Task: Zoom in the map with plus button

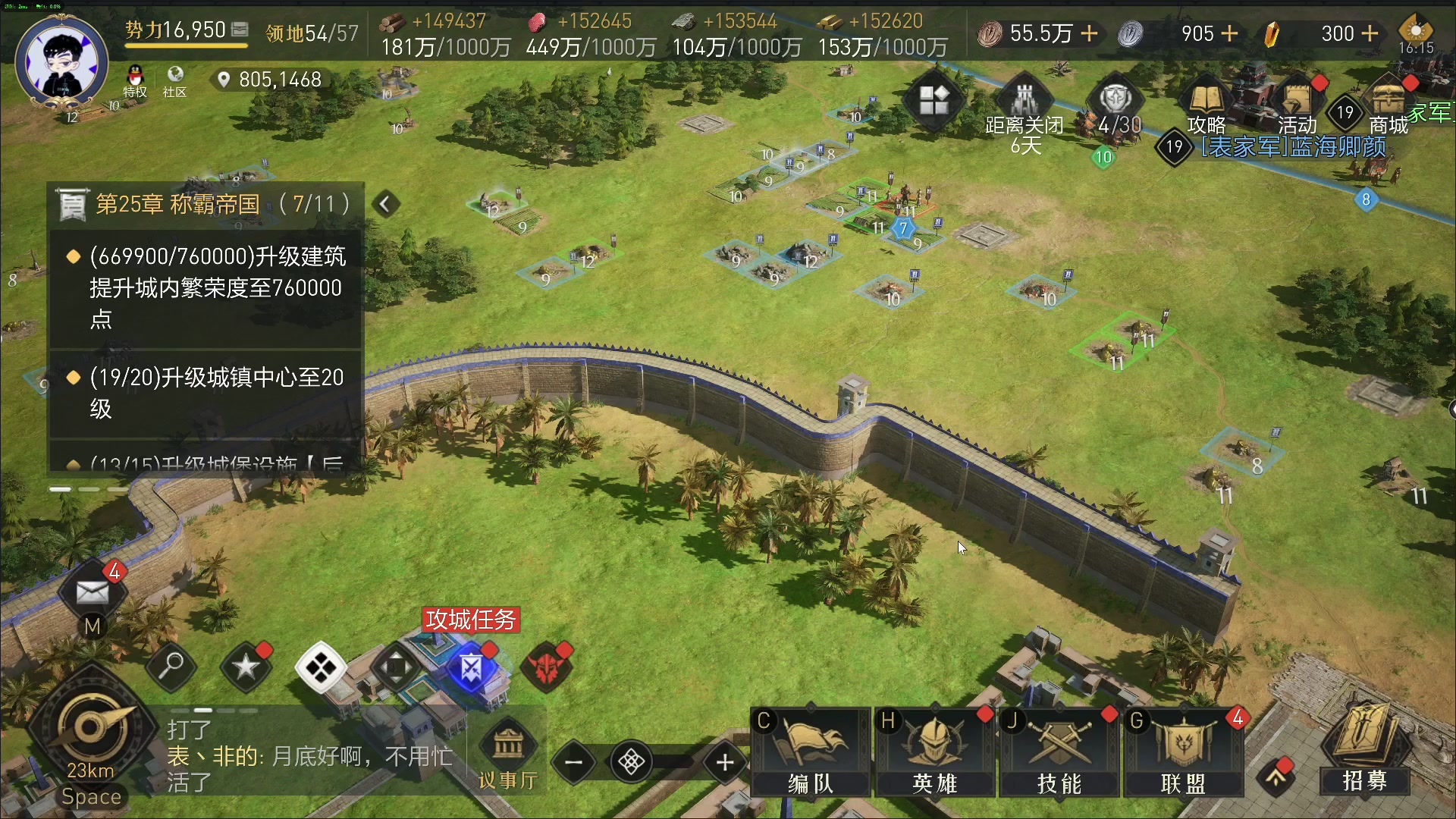Action: [725, 762]
